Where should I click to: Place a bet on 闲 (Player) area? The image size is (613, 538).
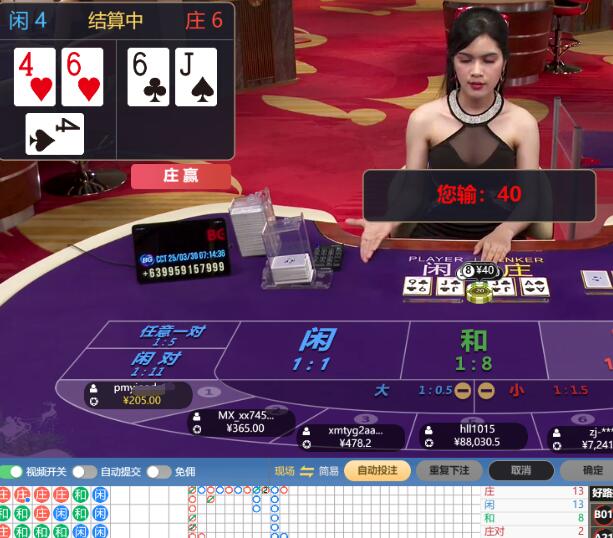coord(314,350)
